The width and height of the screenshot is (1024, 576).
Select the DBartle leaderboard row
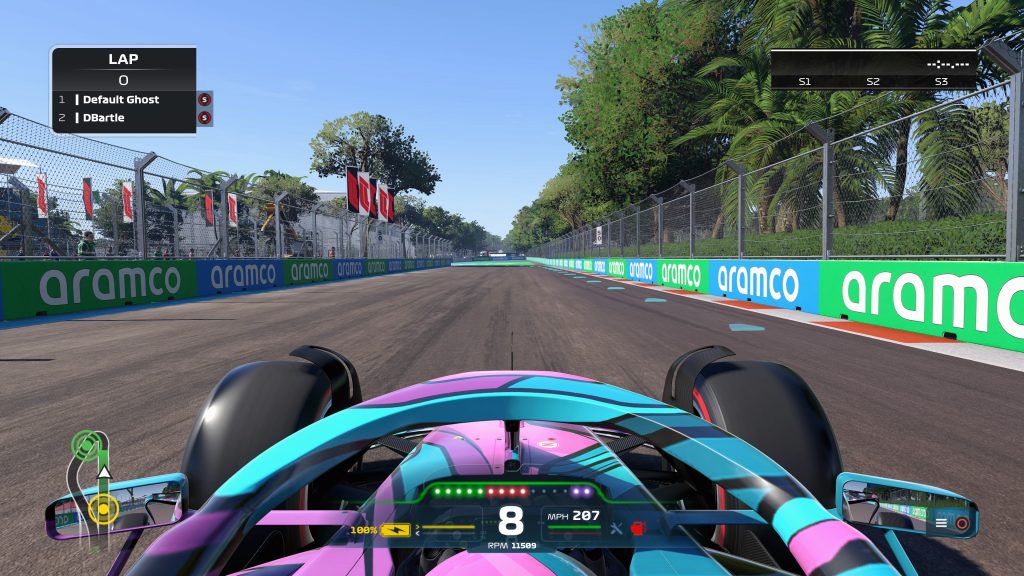[122, 118]
